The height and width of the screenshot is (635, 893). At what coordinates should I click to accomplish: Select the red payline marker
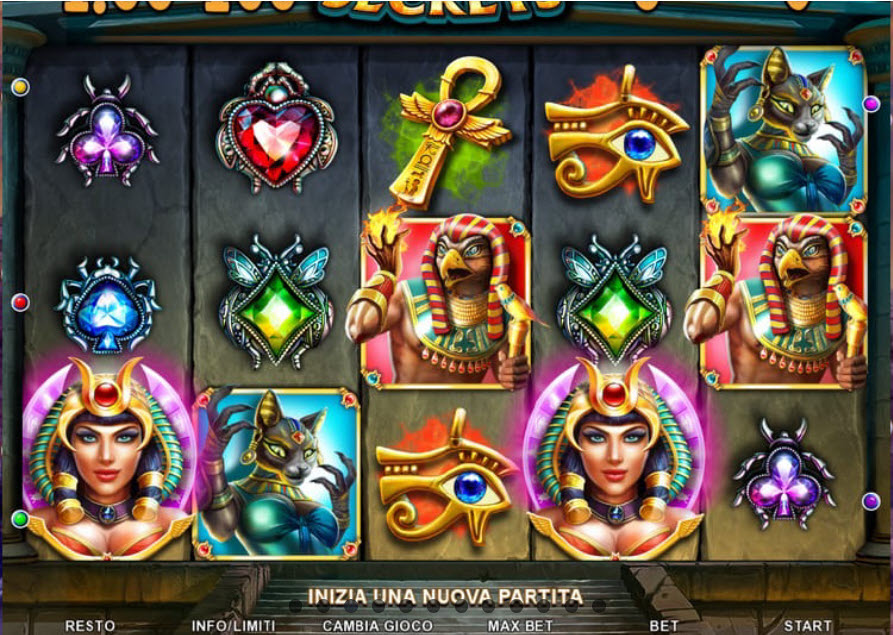[20, 302]
